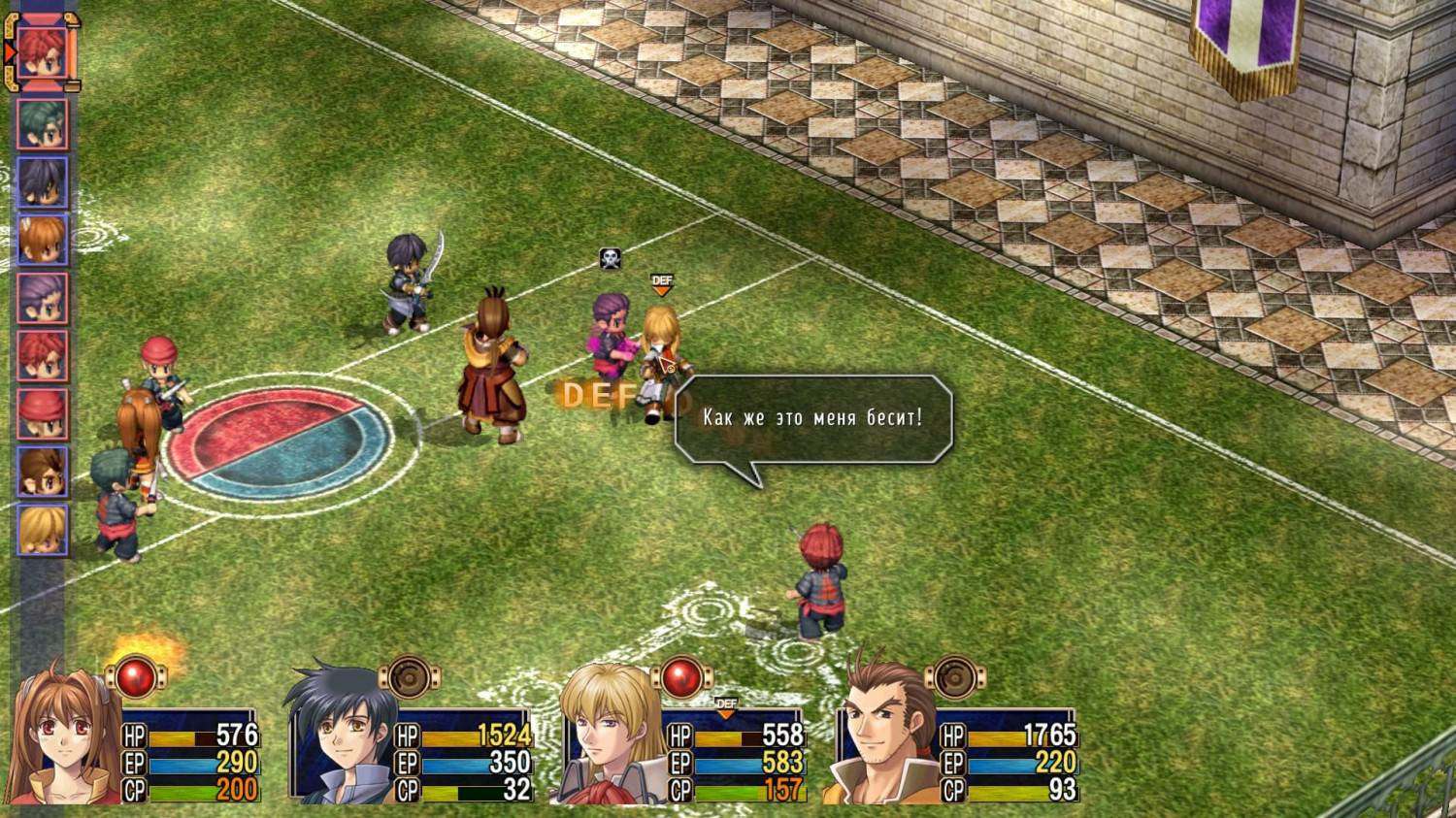This screenshot has height=818, width=1456.
Task: Activate the red S-Break orb above Olivier
Action: coord(681,675)
